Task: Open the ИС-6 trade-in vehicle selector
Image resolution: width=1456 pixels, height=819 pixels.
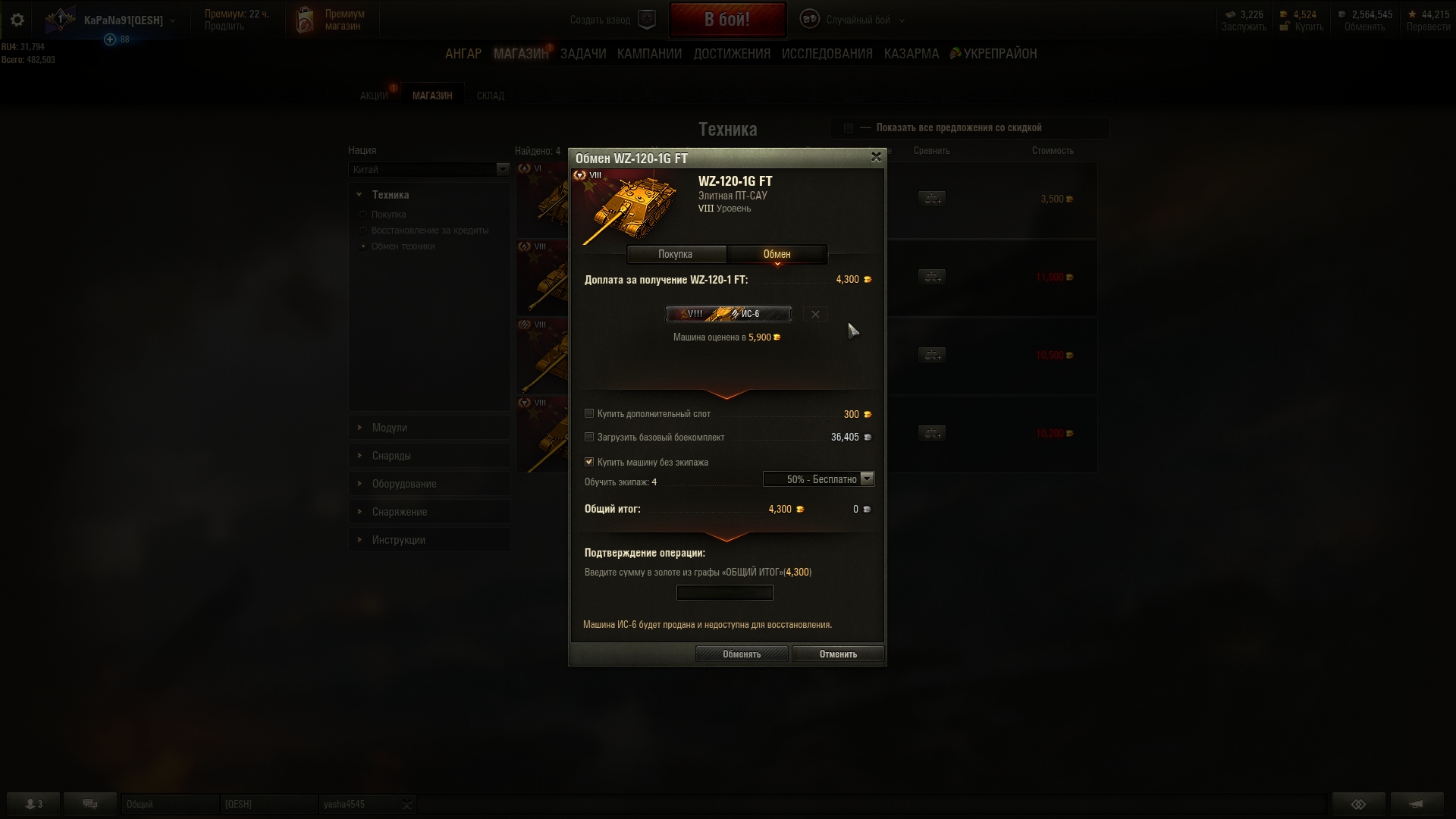Action: (728, 314)
